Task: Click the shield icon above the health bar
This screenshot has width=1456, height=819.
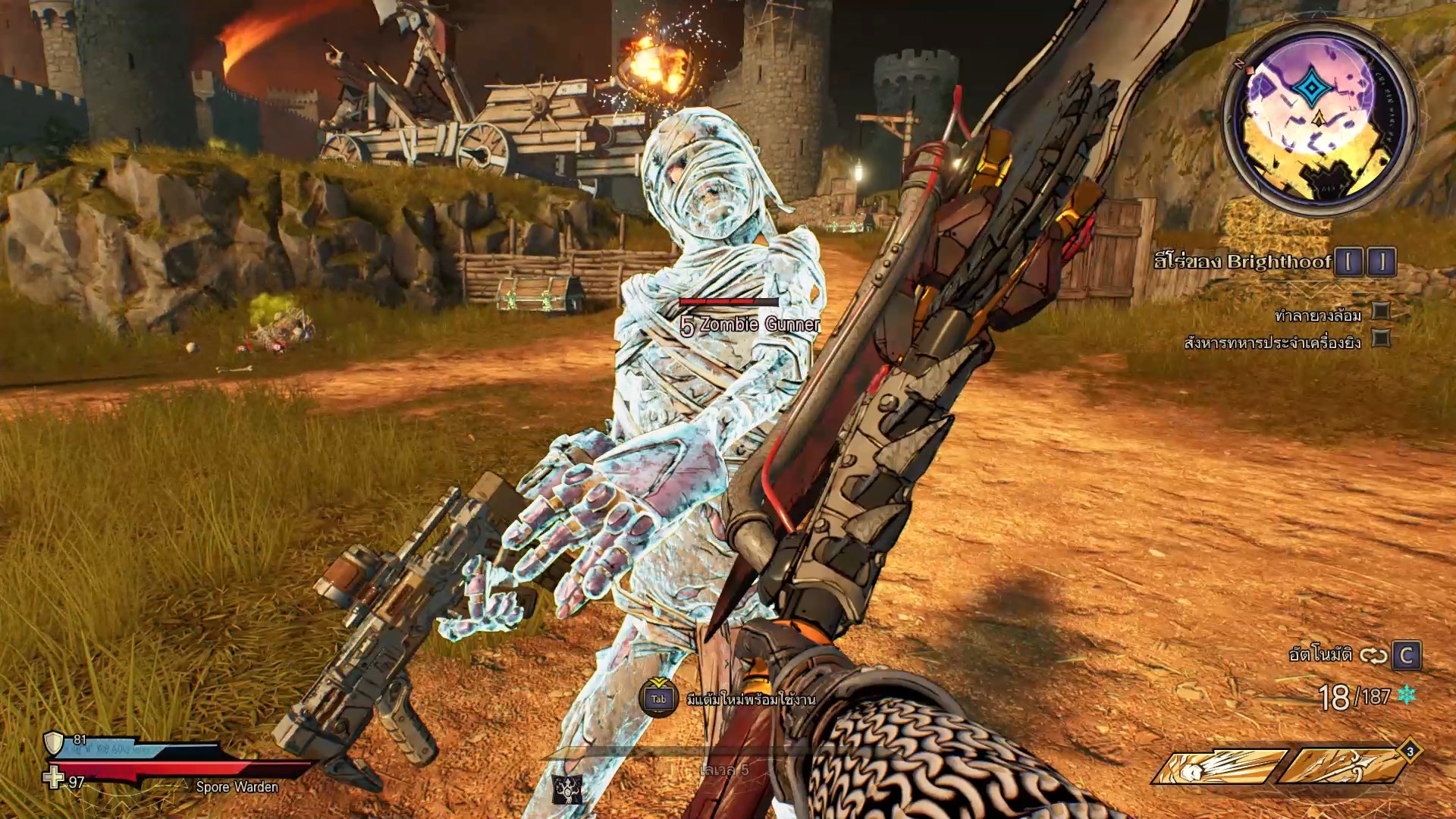Action: pos(54,742)
